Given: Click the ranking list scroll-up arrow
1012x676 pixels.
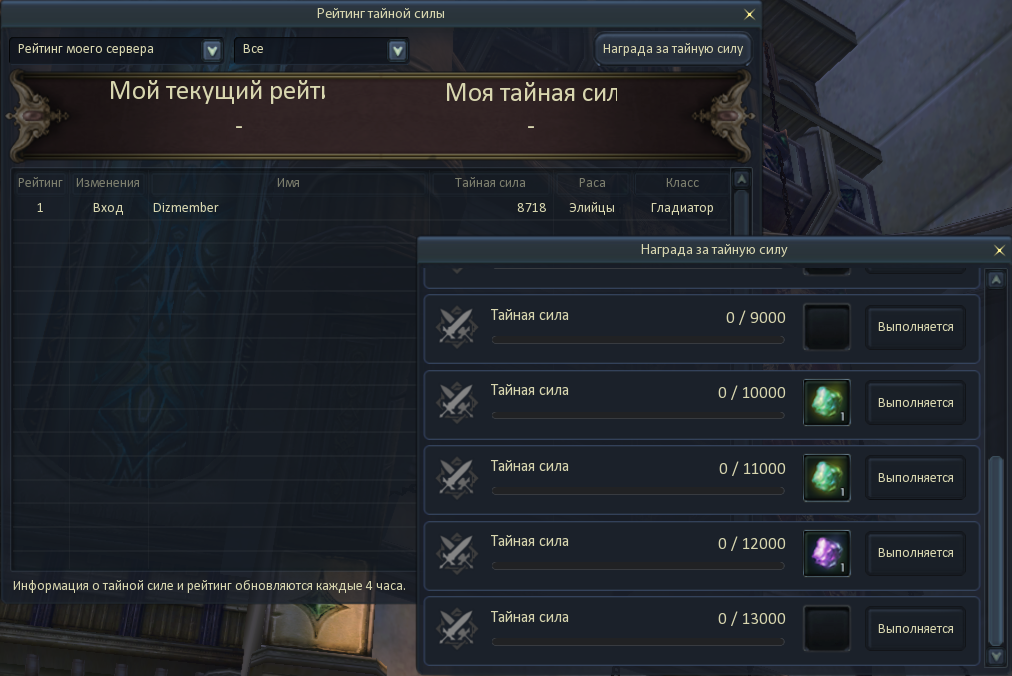Looking at the screenshot, I should 741,180.
